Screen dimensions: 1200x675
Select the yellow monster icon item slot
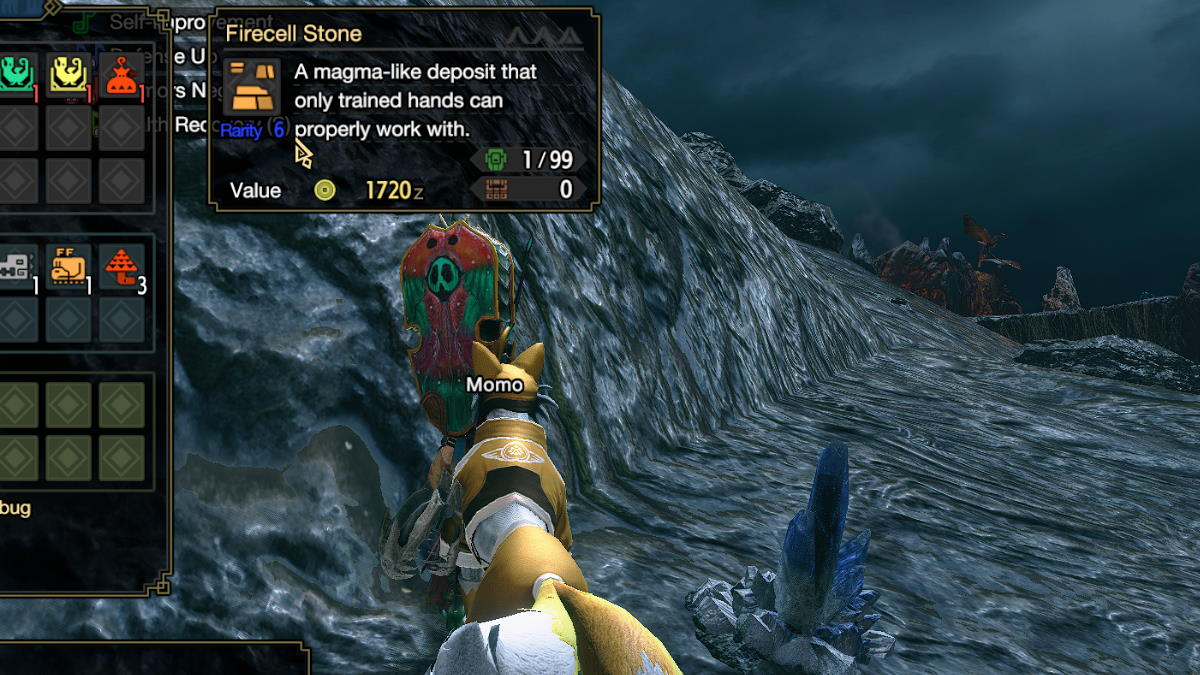click(69, 75)
